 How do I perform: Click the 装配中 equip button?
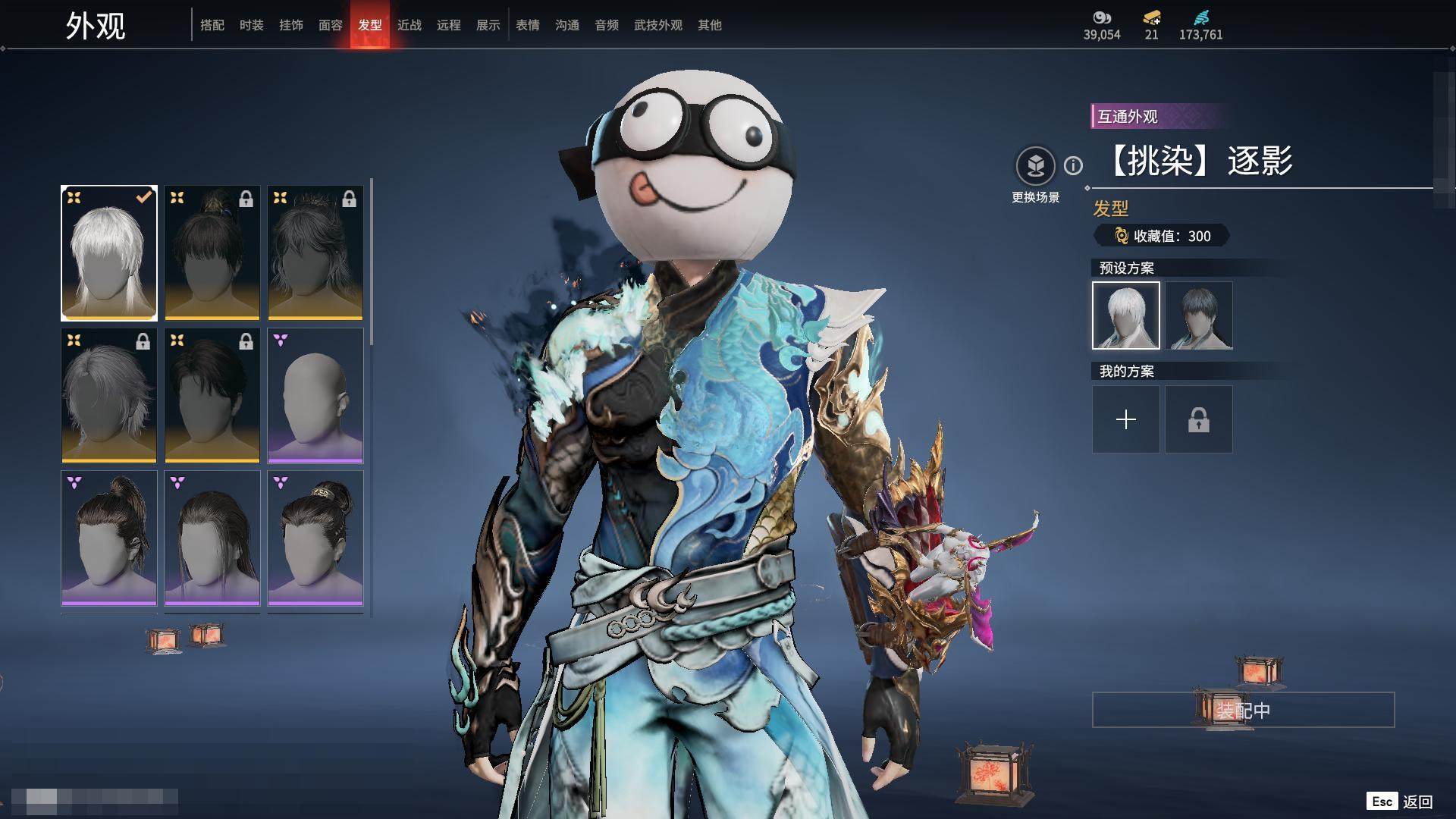[1243, 711]
